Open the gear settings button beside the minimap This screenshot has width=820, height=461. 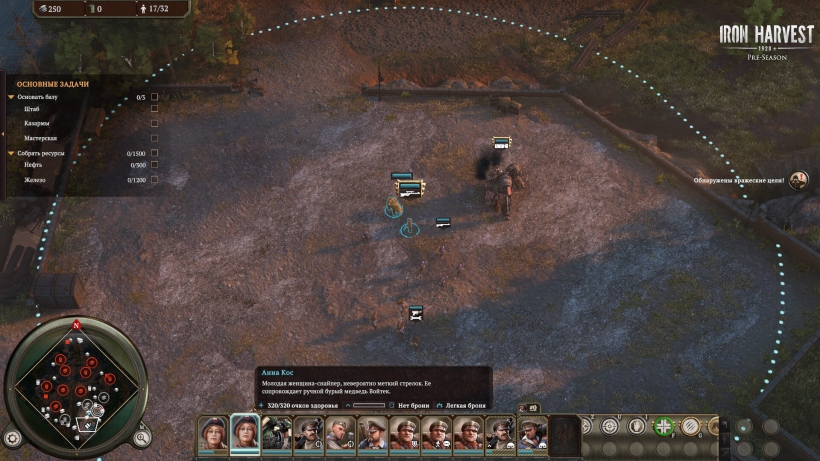tap(12, 438)
